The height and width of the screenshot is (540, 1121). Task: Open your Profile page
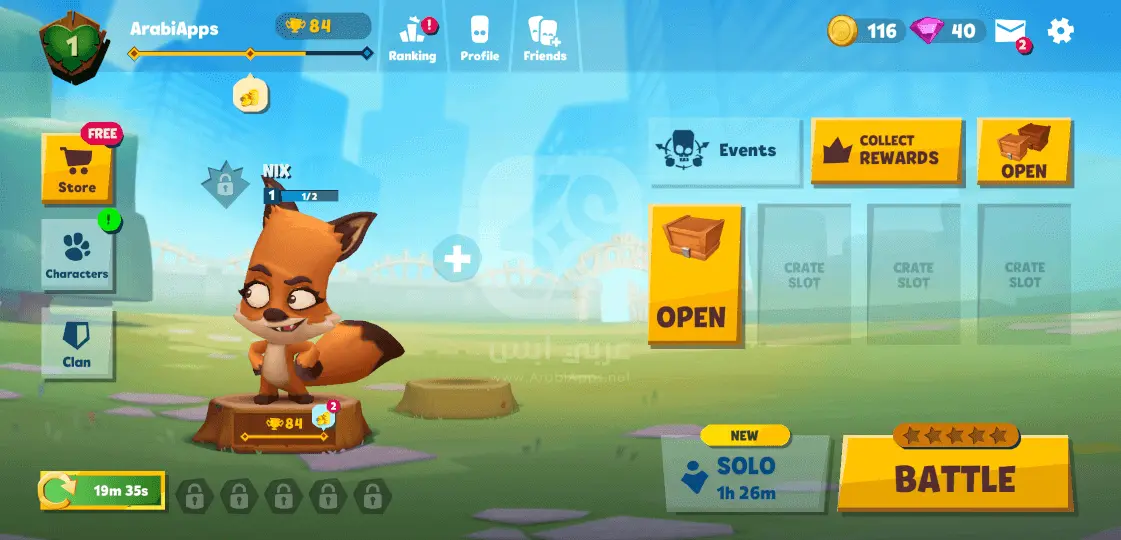click(x=479, y=39)
